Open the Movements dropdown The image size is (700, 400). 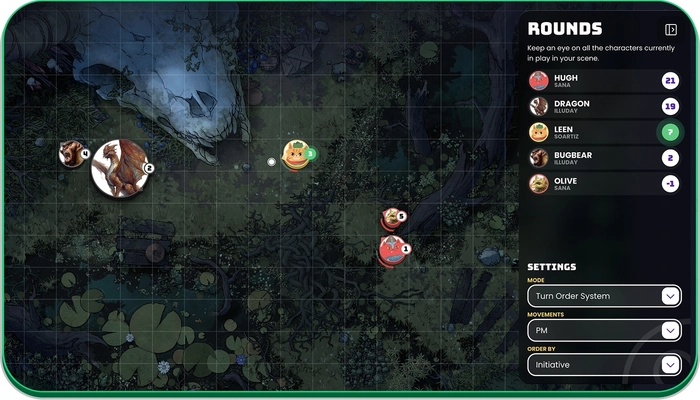point(604,330)
